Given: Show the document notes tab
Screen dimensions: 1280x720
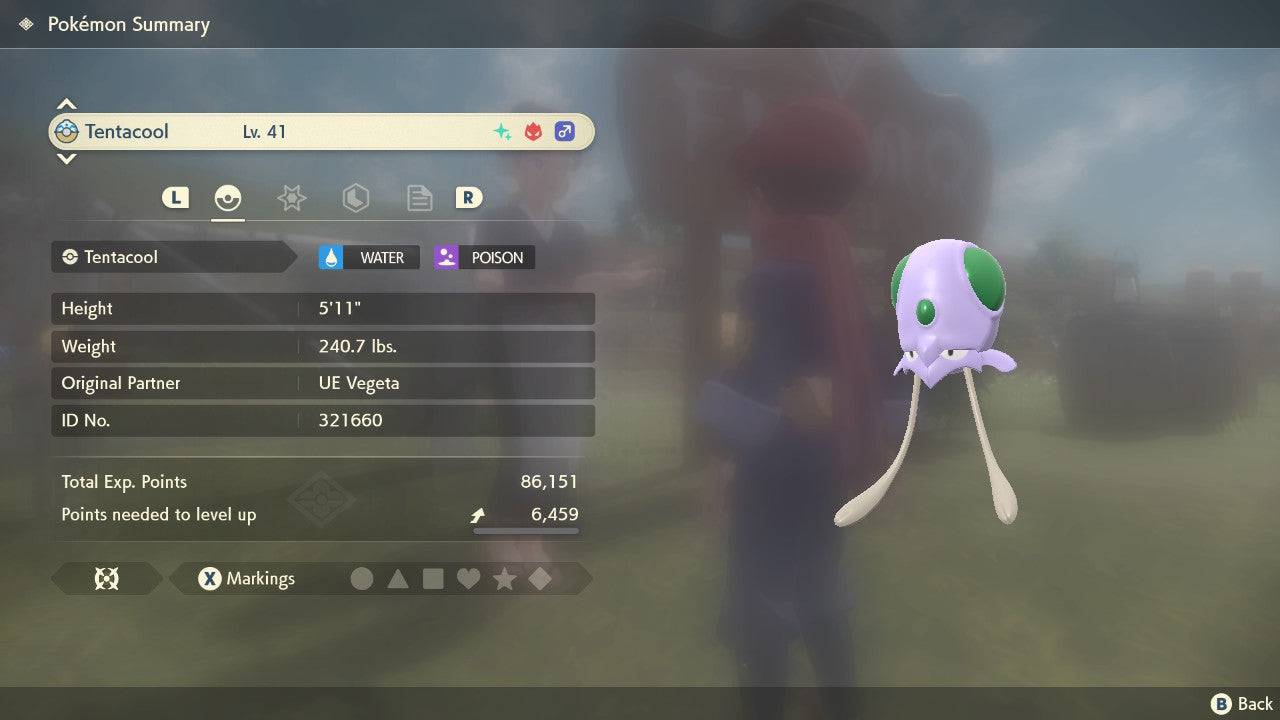Looking at the screenshot, I should pyautogui.click(x=419, y=198).
